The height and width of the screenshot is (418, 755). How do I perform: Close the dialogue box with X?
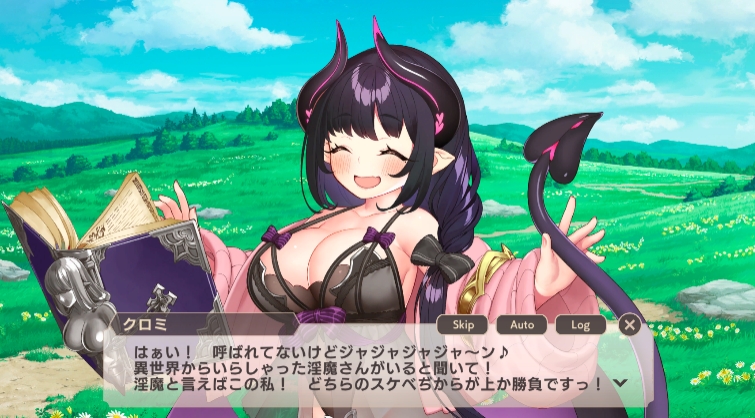[629, 324]
